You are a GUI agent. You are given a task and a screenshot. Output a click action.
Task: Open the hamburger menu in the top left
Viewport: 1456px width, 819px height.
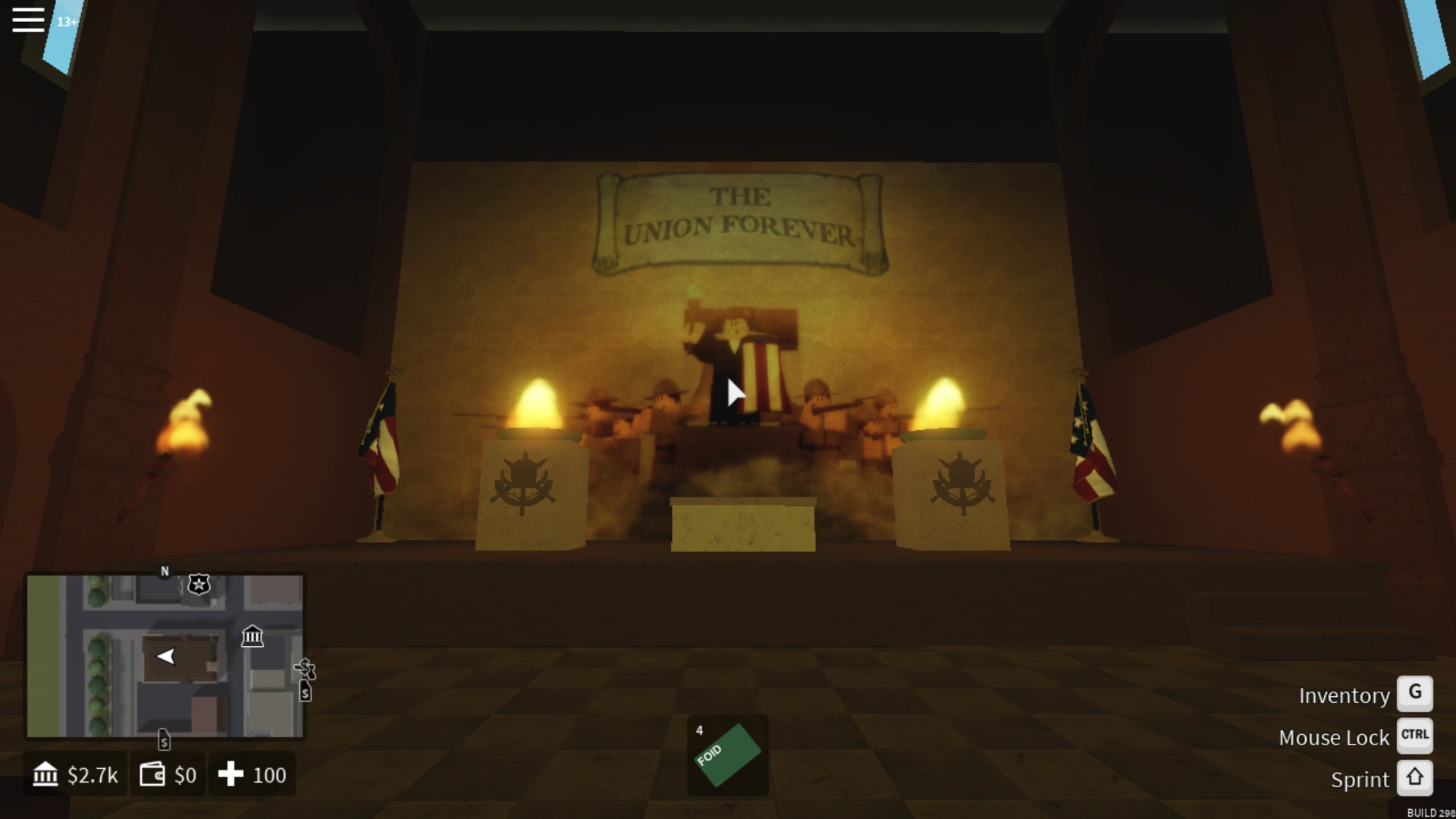tap(28, 20)
